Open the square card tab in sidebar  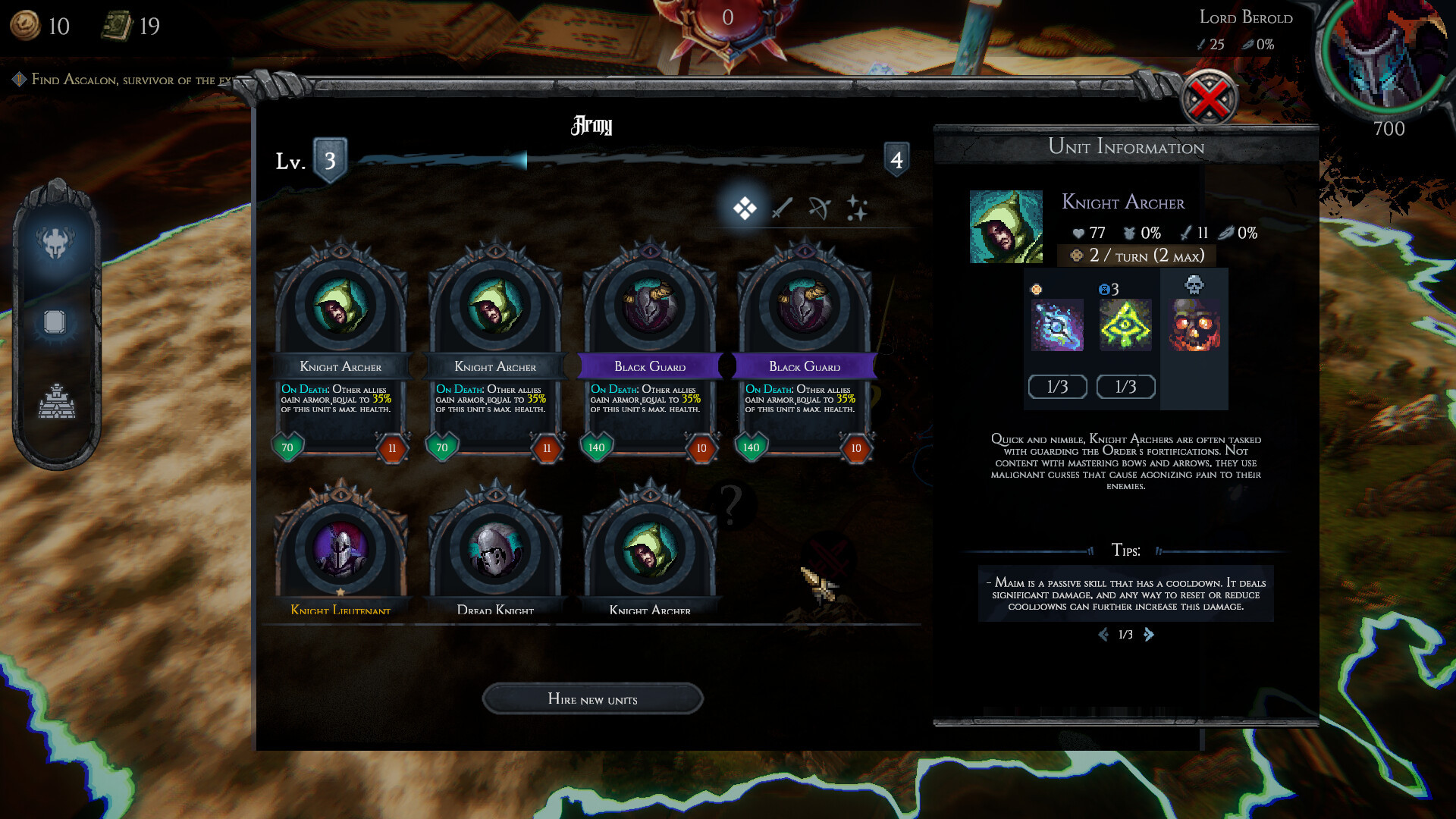[x=55, y=322]
